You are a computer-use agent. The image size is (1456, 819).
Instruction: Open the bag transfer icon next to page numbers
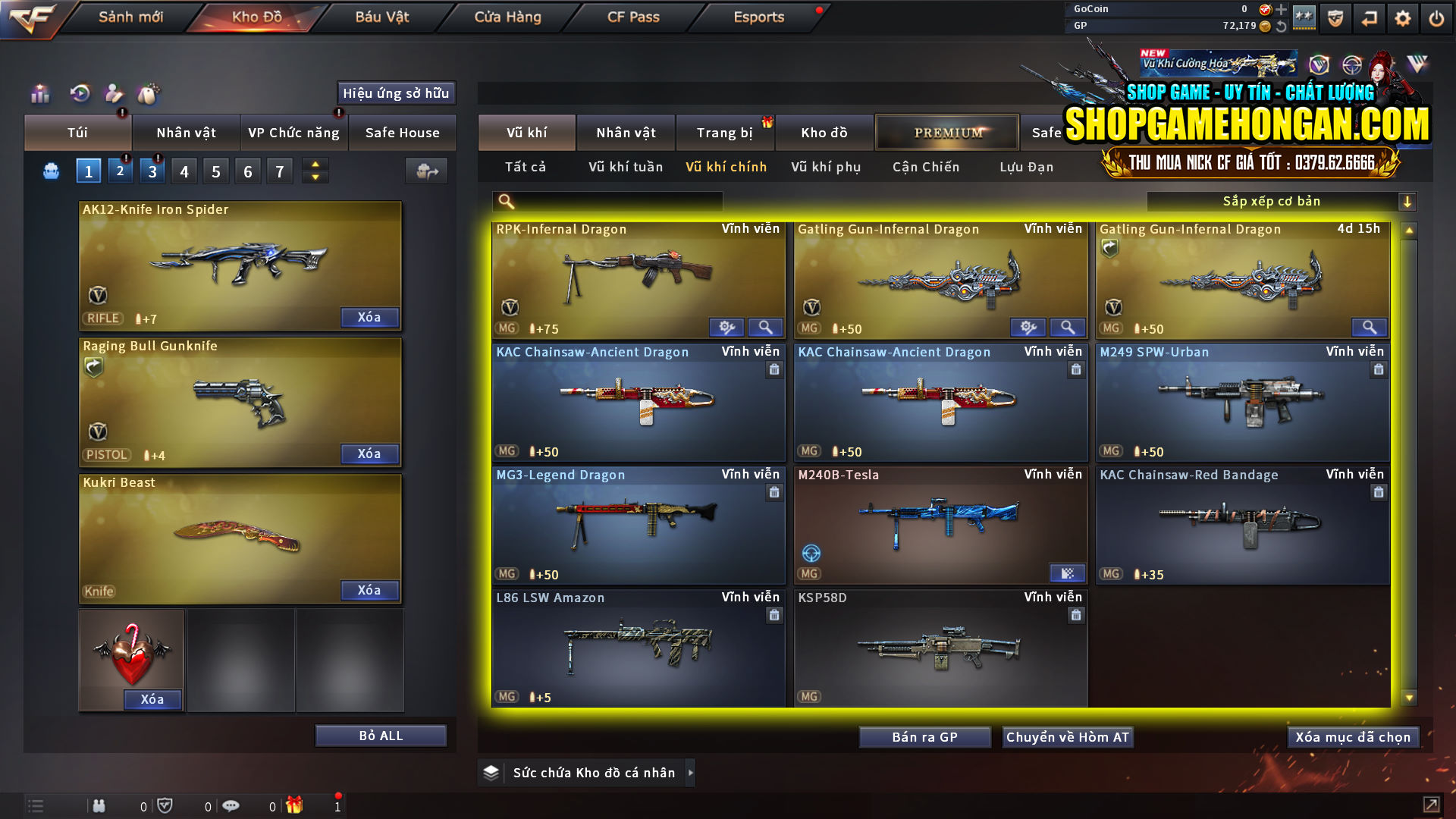click(425, 171)
